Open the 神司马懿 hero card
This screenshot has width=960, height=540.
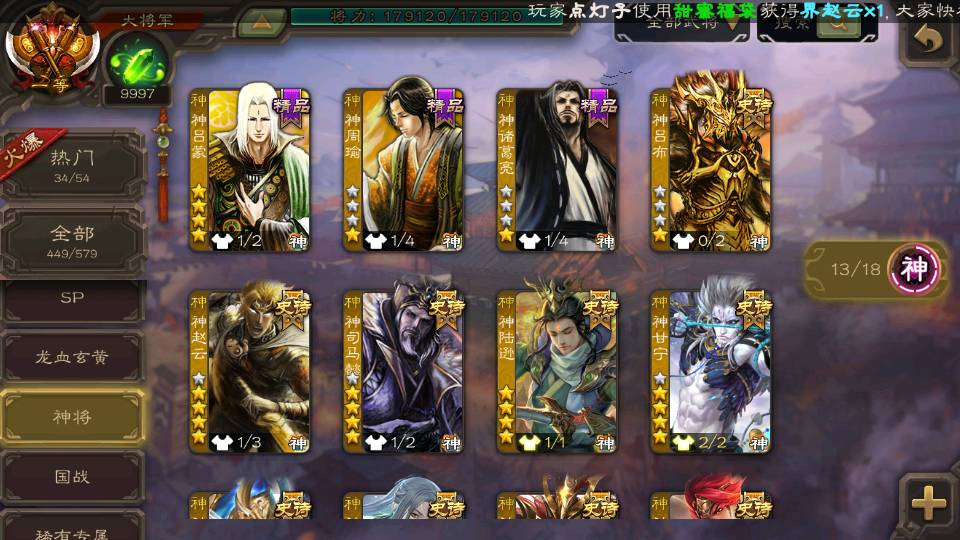point(403,372)
